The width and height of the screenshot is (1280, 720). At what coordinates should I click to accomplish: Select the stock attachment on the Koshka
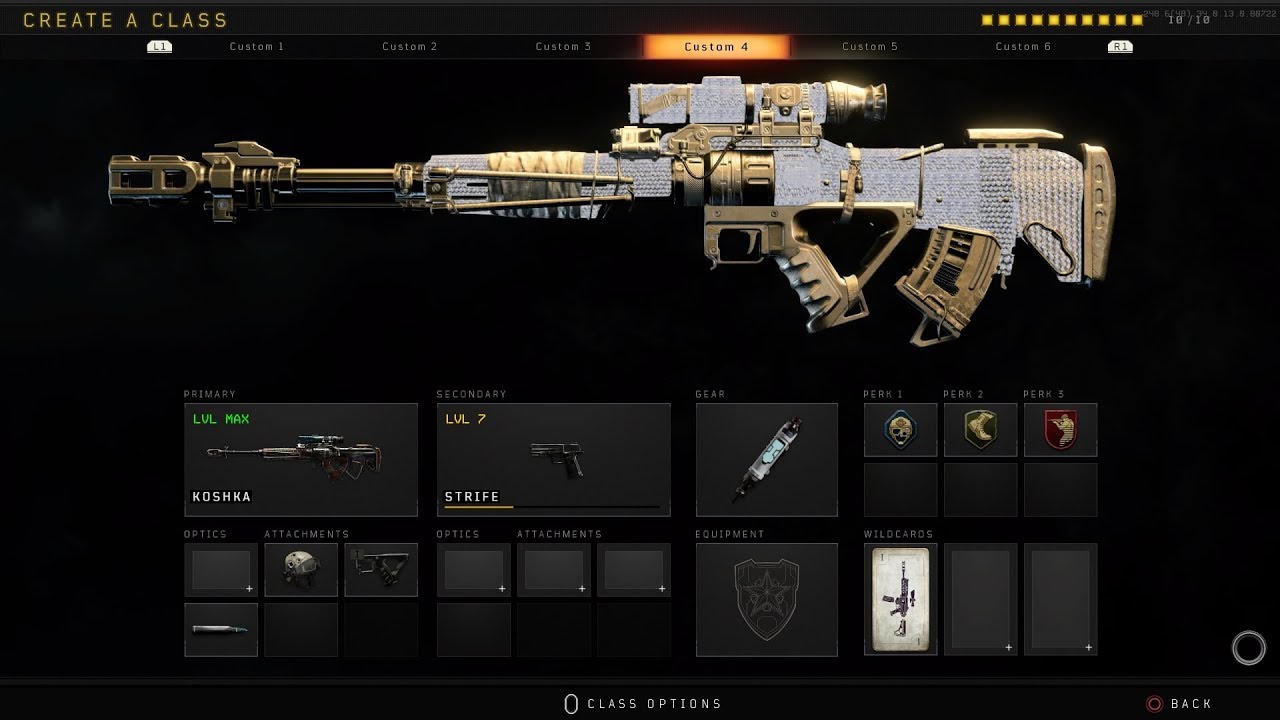(381, 570)
